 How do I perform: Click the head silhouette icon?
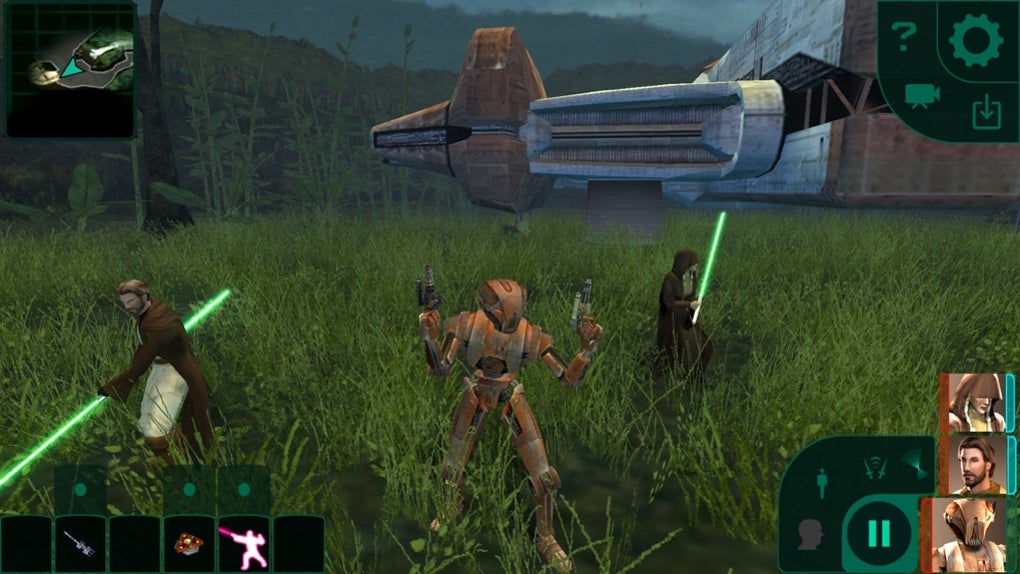pyautogui.click(x=809, y=534)
